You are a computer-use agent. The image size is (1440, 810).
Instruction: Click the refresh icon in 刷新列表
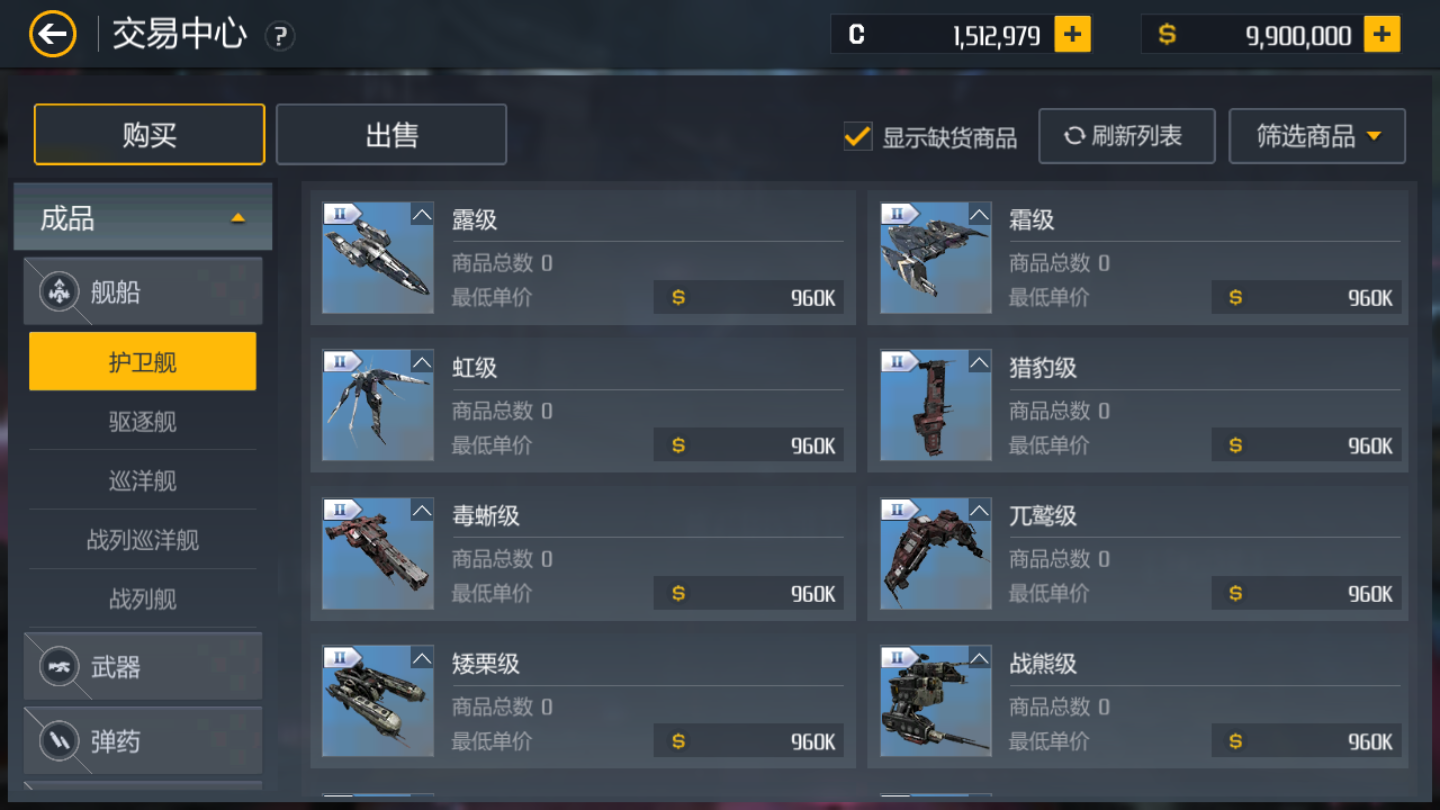(1076, 136)
